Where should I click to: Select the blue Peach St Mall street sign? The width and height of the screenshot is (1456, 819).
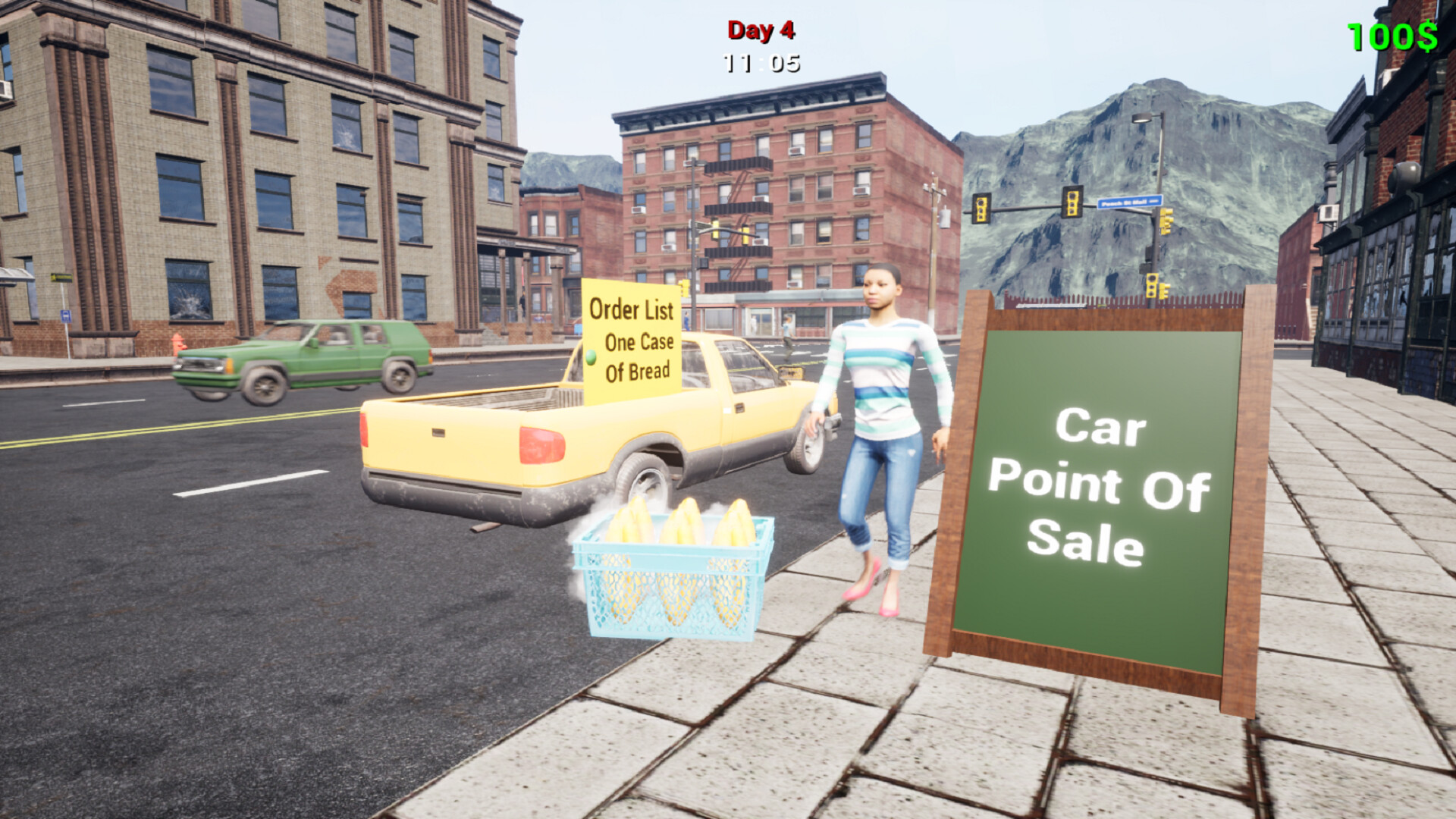pos(1129,202)
